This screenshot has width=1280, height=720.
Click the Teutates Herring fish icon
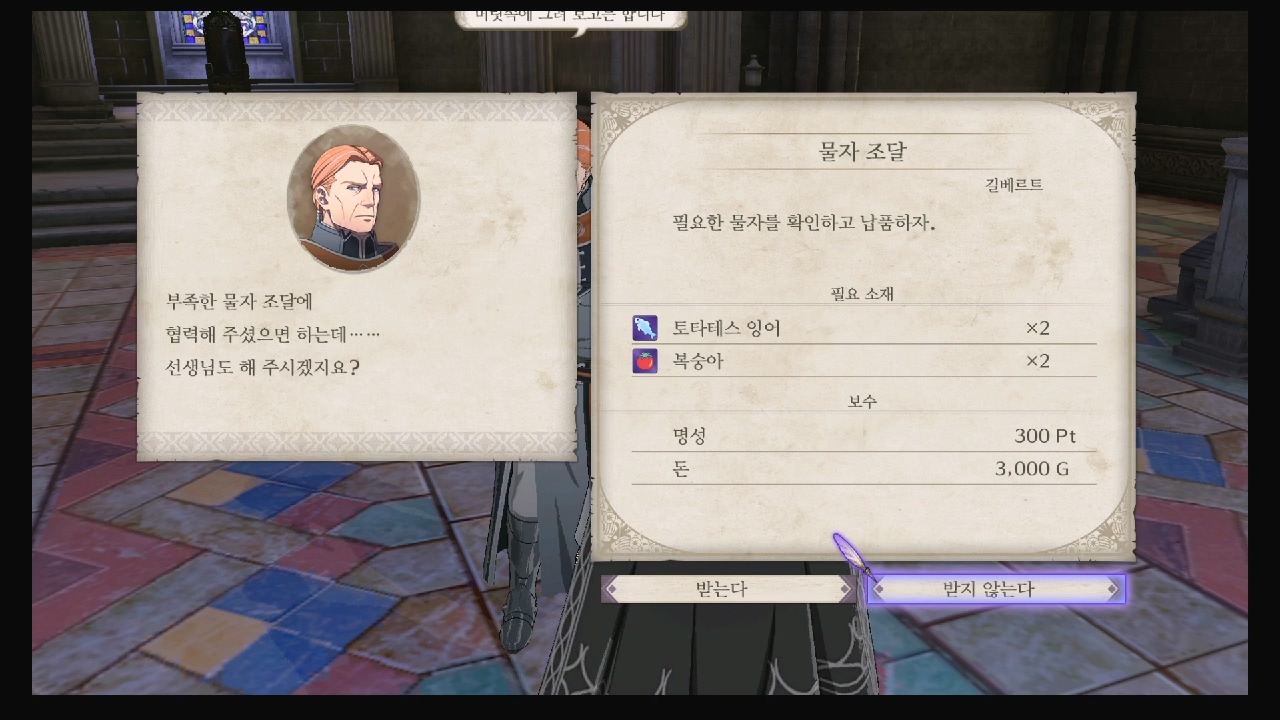(x=646, y=327)
